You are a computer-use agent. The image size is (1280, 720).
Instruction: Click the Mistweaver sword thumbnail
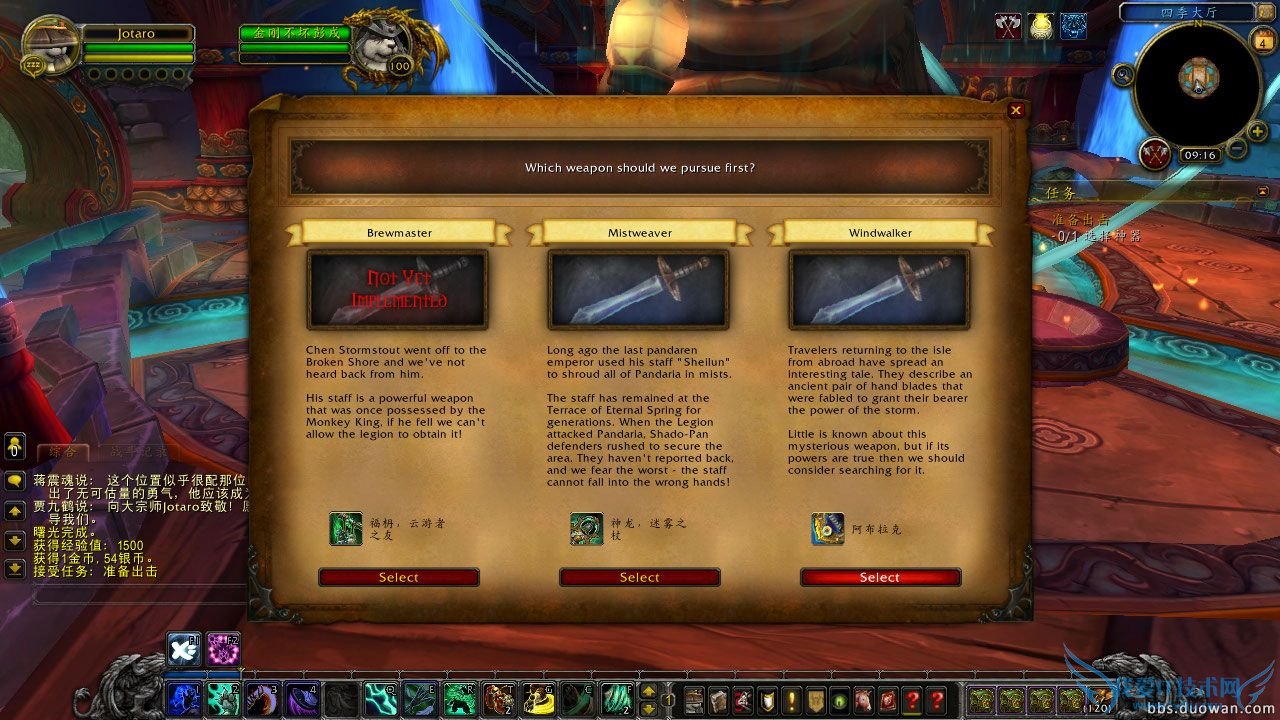(639, 289)
